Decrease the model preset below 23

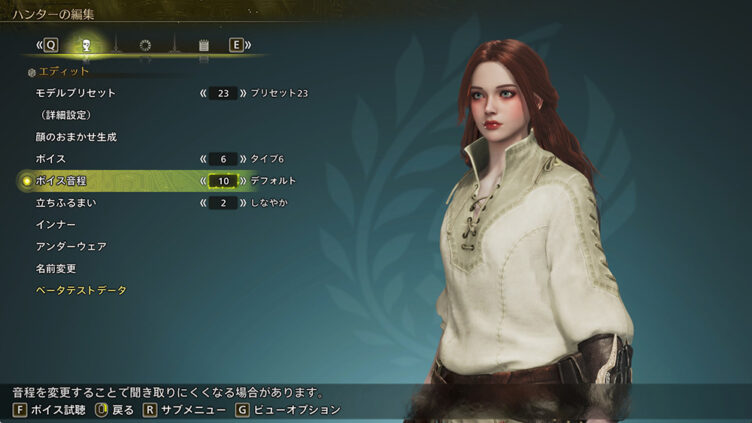coord(204,93)
